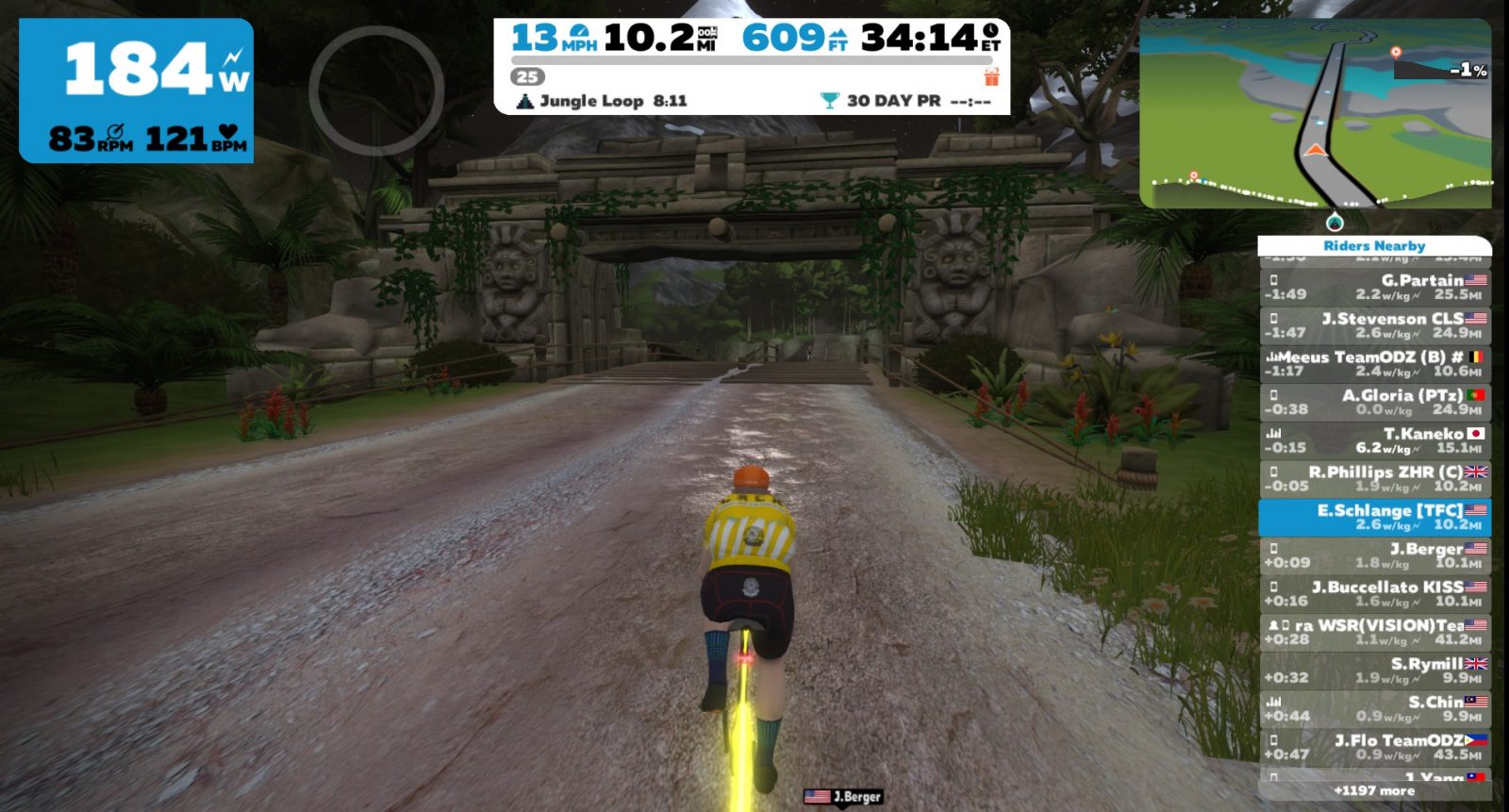
Task: Click the empty power-up ring
Action: (376, 91)
